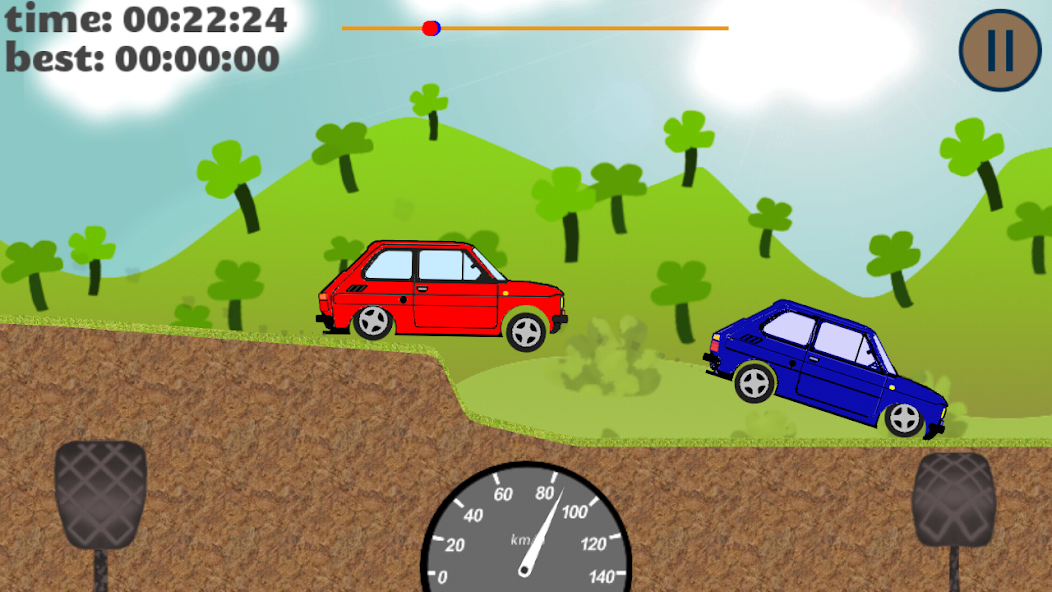
Task: Pause the race with the pause button
Action: pos(1001,49)
